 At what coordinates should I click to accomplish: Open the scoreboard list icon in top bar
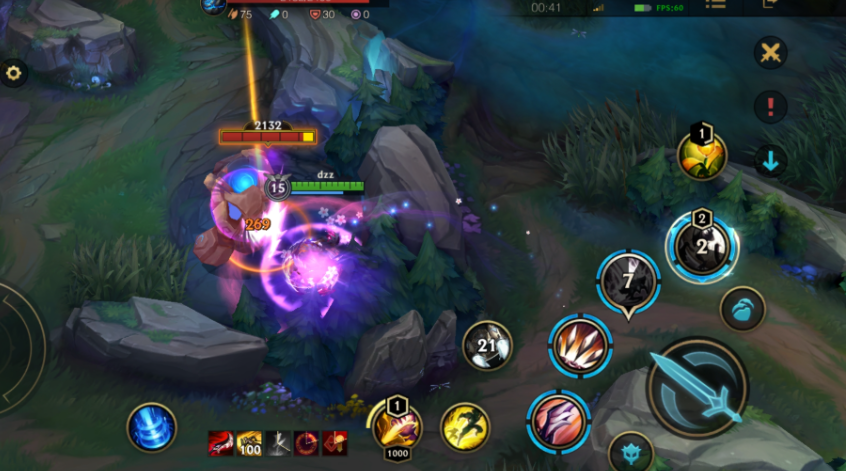[715, 4]
